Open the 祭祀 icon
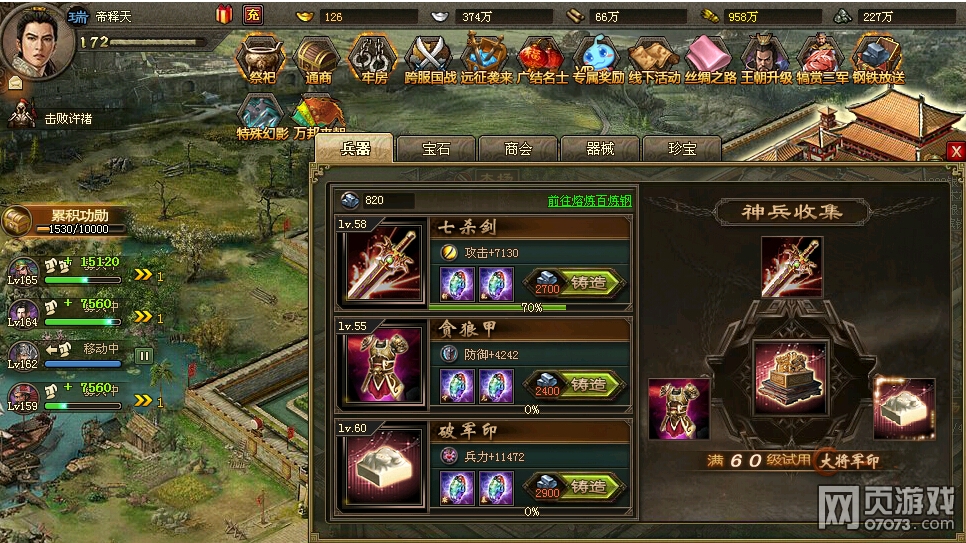Image resolution: width=966 pixels, height=543 pixels. tap(261, 58)
